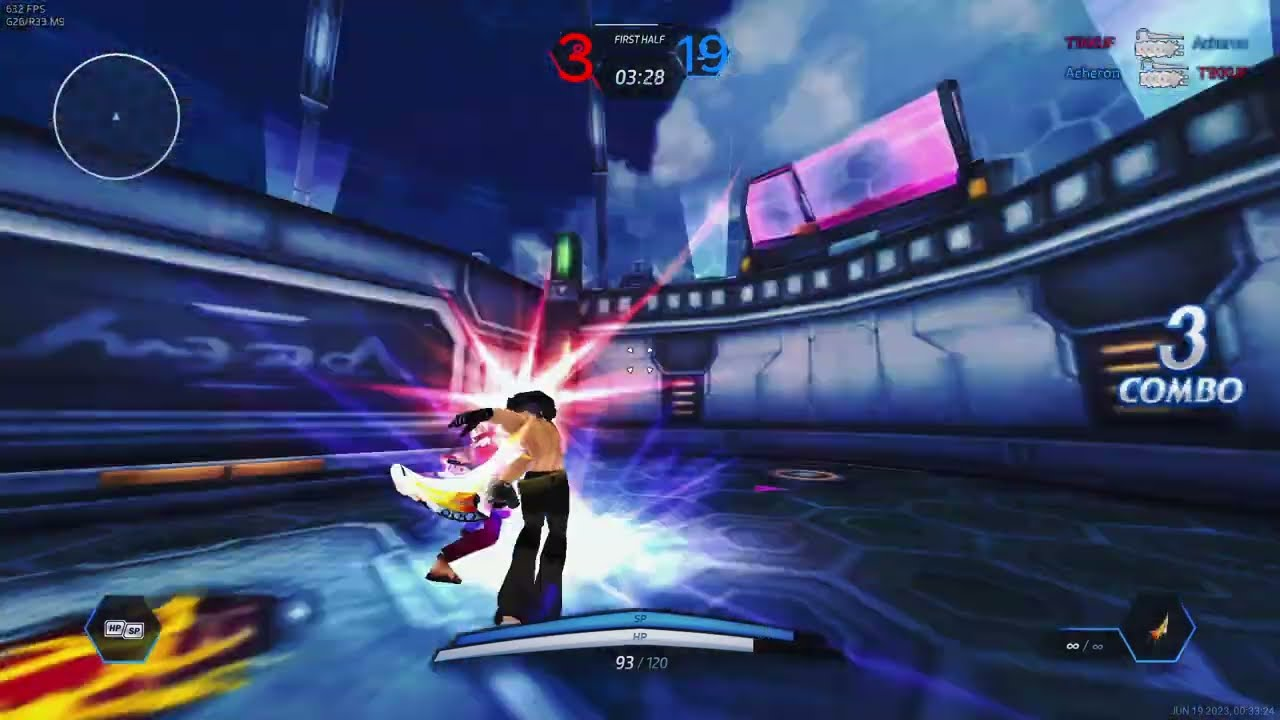The image size is (1280, 720).
Task: Select the equipped weapon hexagon icon
Action: point(1159,631)
